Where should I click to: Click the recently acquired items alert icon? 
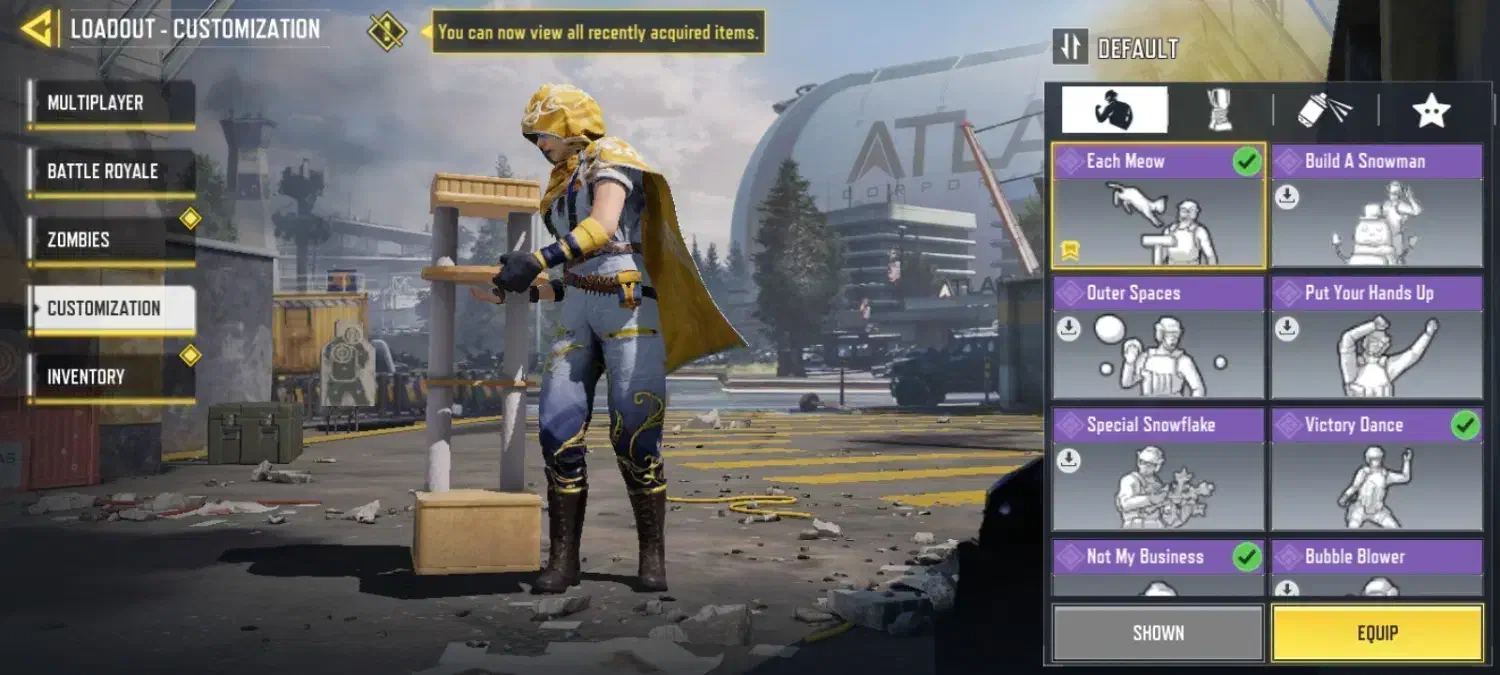coord(386,31)
